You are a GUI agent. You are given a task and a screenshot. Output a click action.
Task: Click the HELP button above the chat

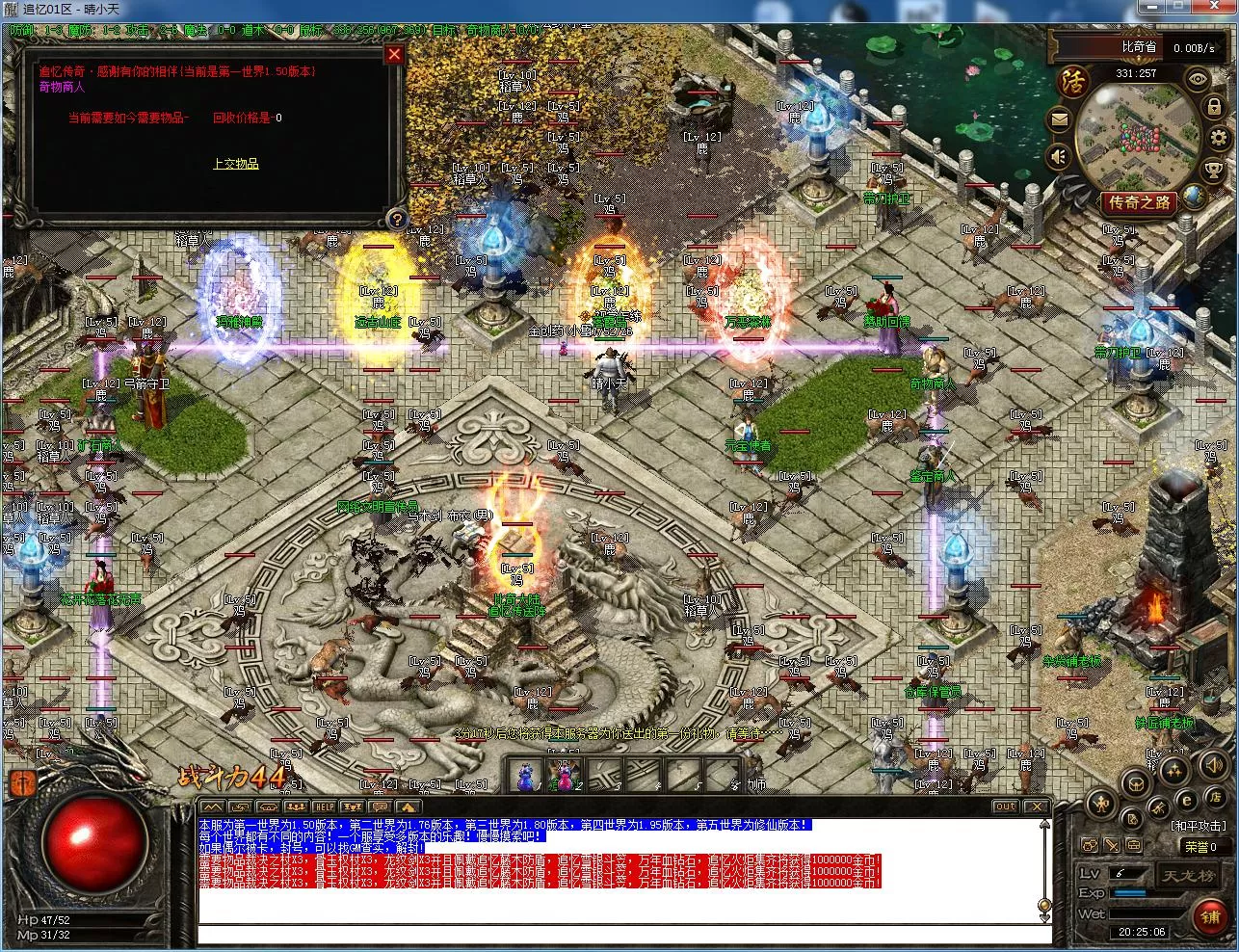325,807
